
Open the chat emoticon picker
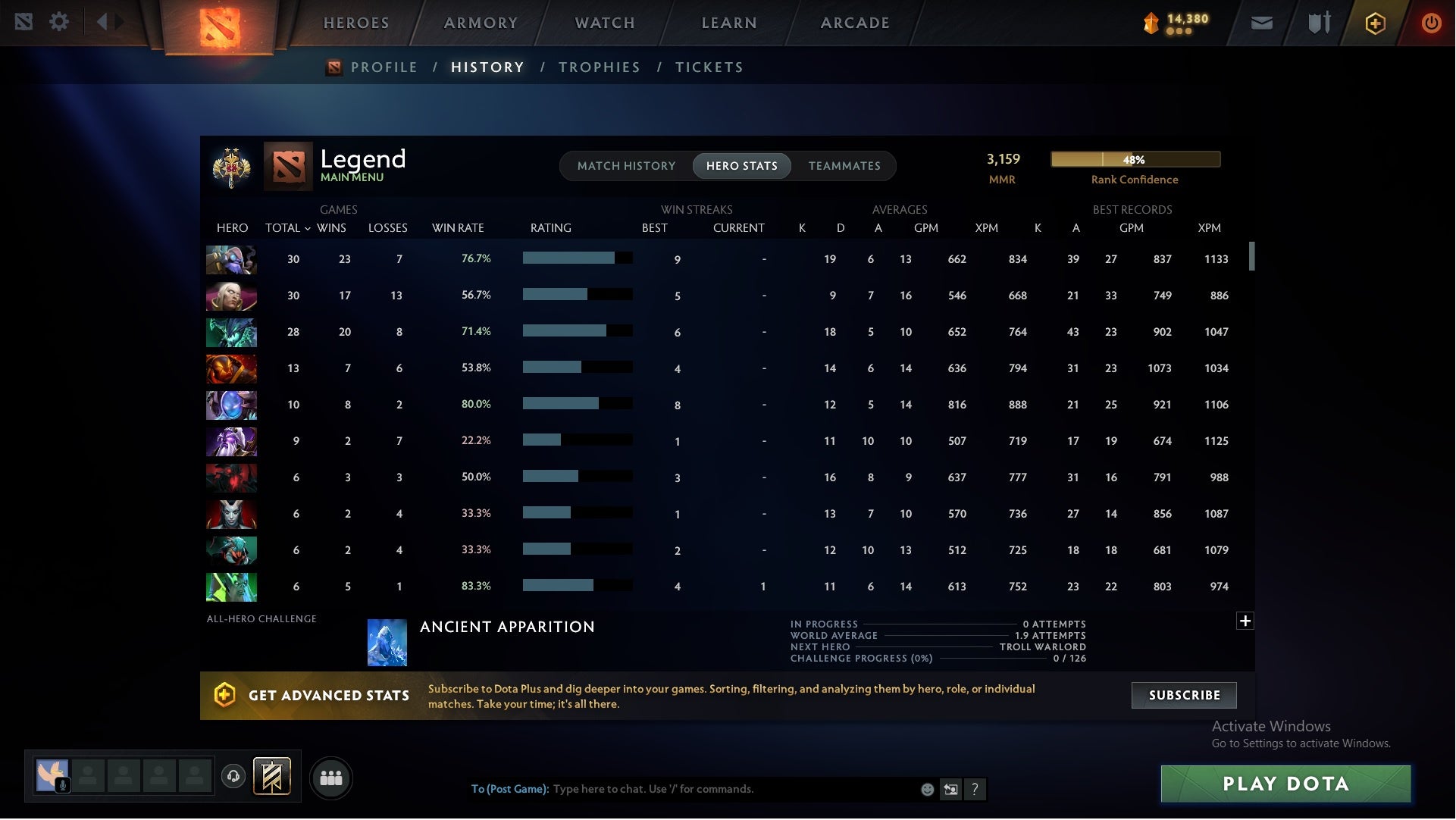pos(926,789)
